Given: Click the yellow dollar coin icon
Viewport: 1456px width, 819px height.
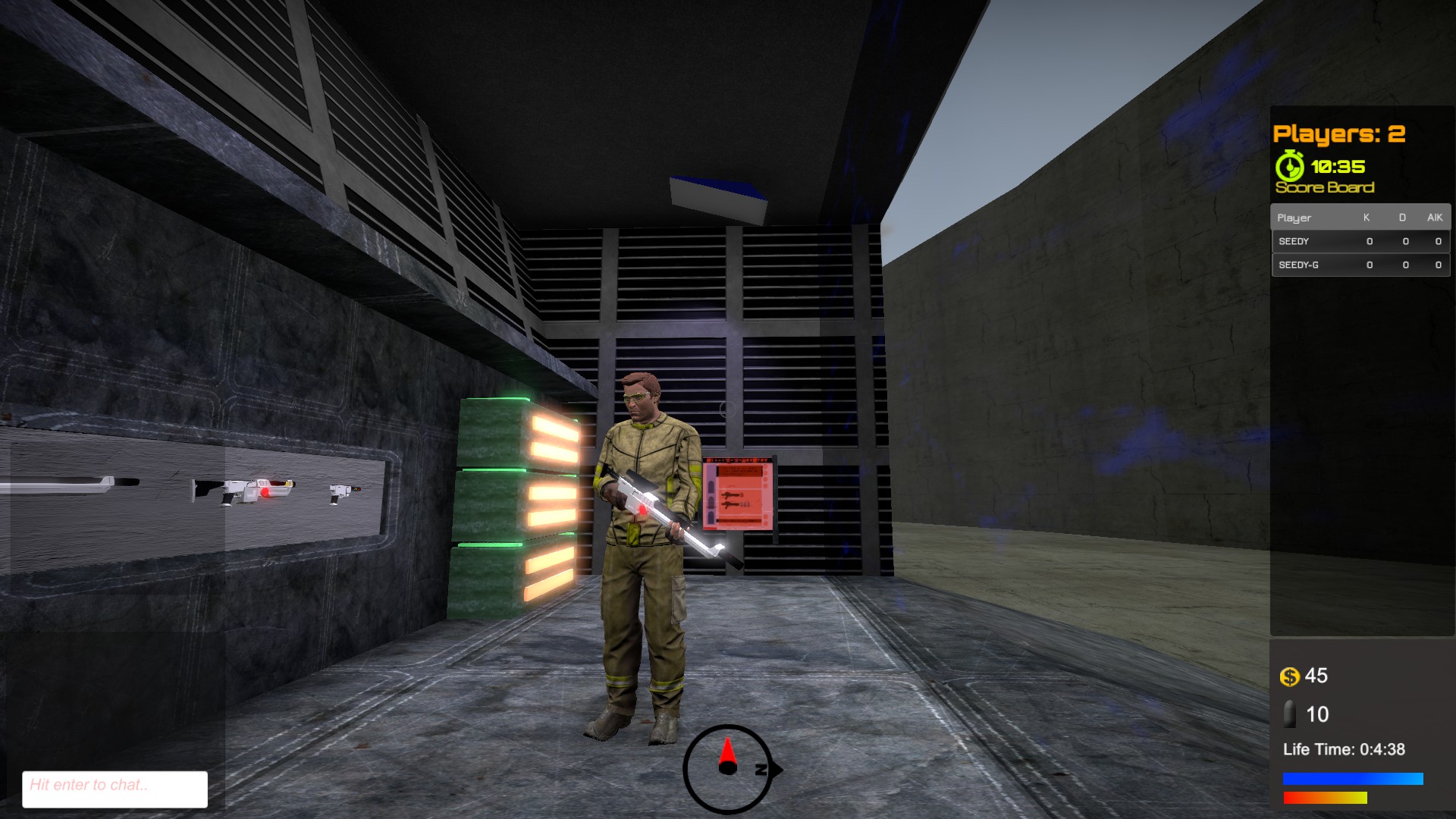Looking at the screenshot, I should (1289, 675).
